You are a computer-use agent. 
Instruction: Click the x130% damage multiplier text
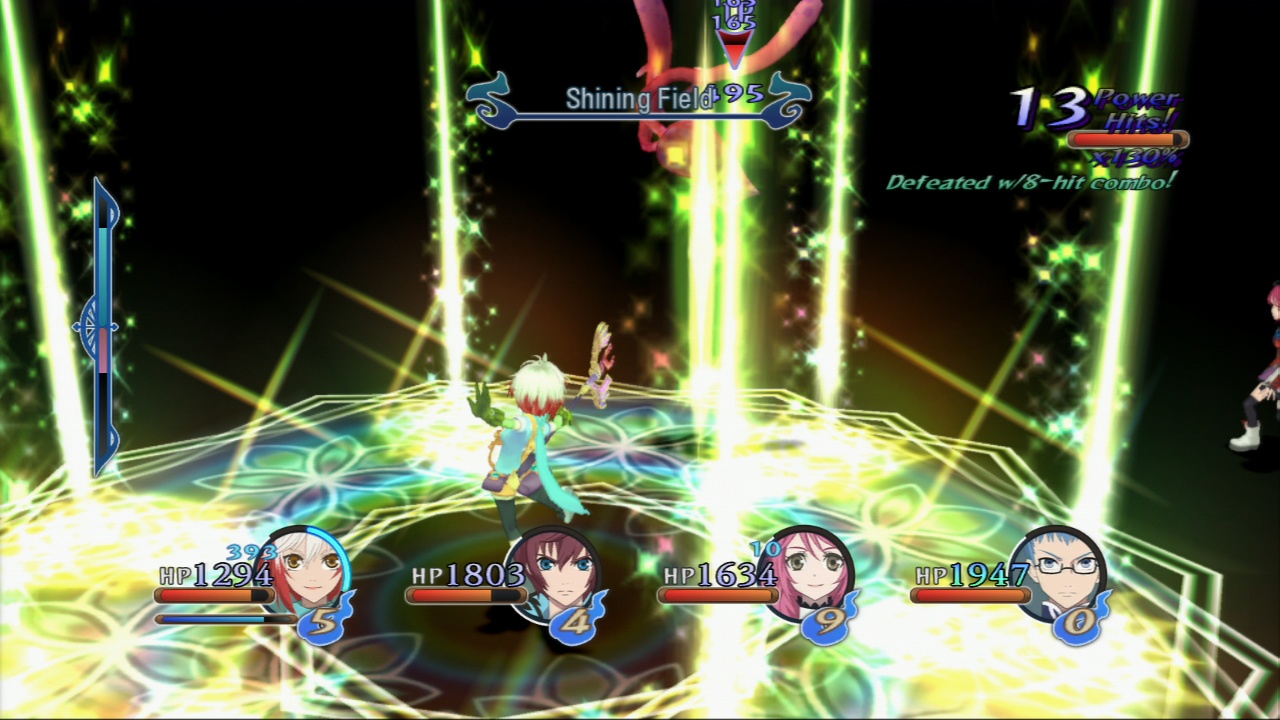pyautogui.click(x=1137, y=158)
